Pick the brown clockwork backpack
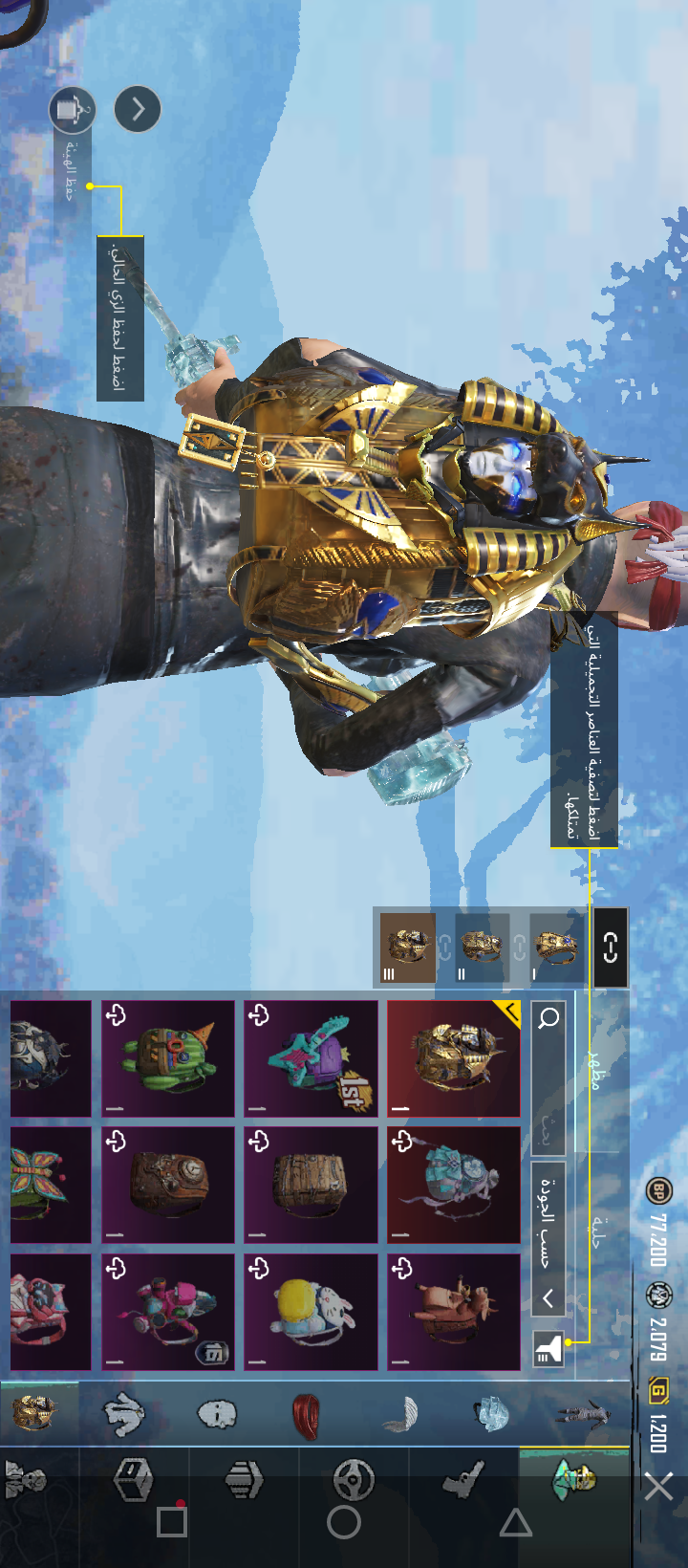The height and width of the screenshot is (1568, 688). pos(168,1185)
